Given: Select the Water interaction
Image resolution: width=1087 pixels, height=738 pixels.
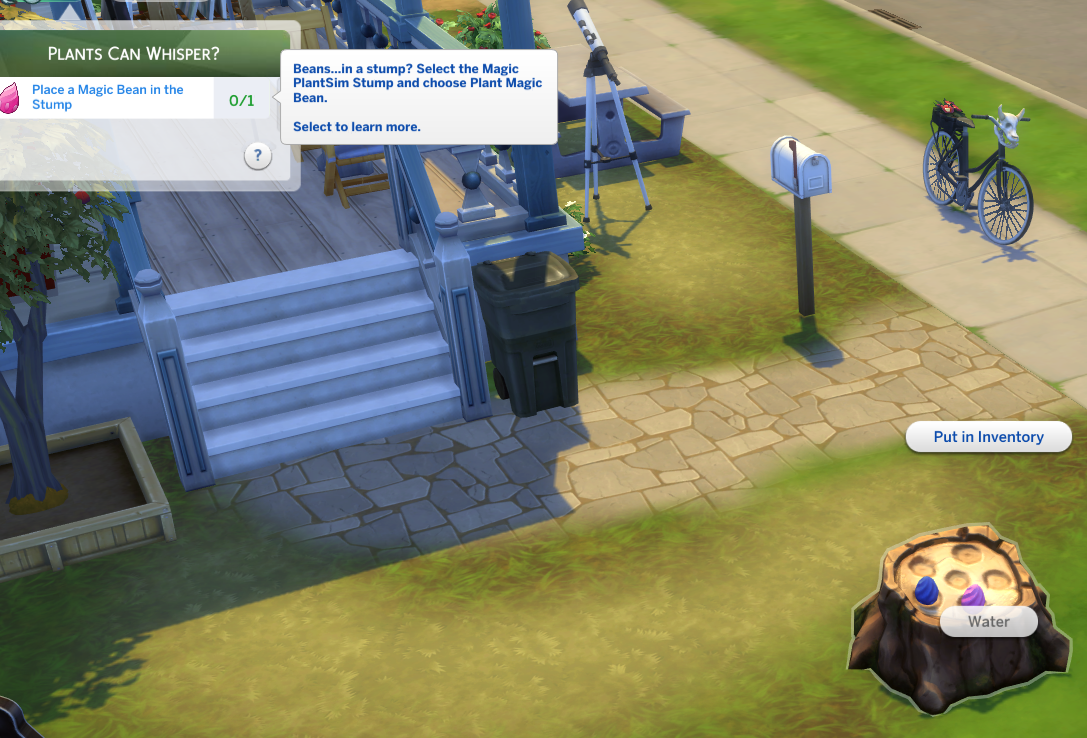Looking at the screenshot, I should [x=988, y=622].
